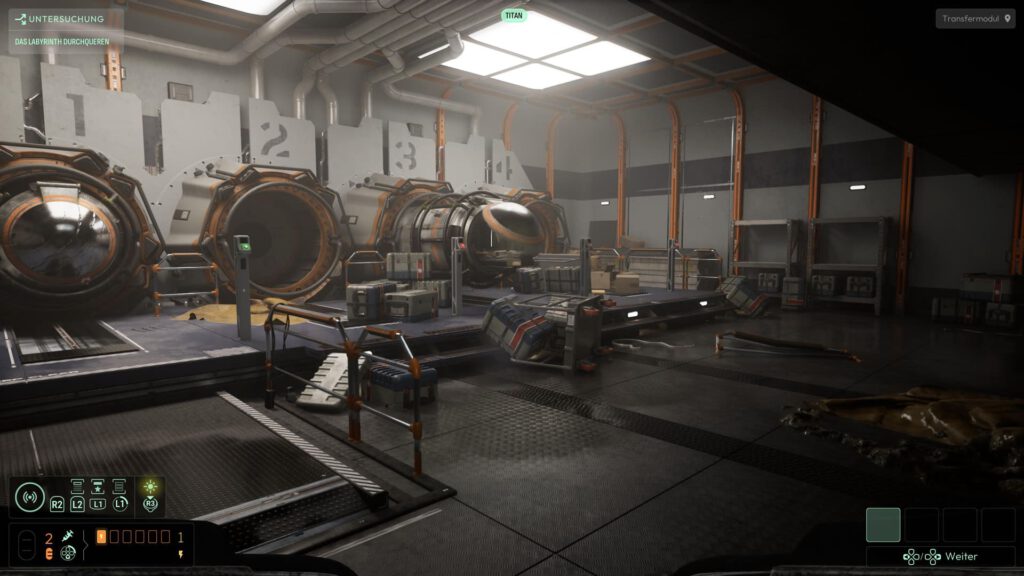
Task: Select the highlighted green inventory slot
Action: pos(883,524)
